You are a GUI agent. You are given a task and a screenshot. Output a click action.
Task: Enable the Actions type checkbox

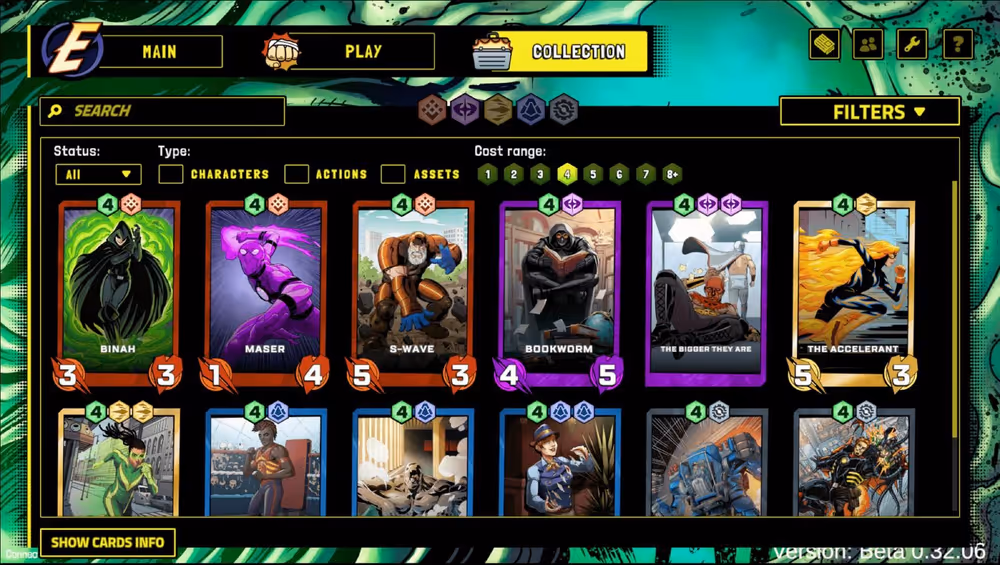coord(296,174)
